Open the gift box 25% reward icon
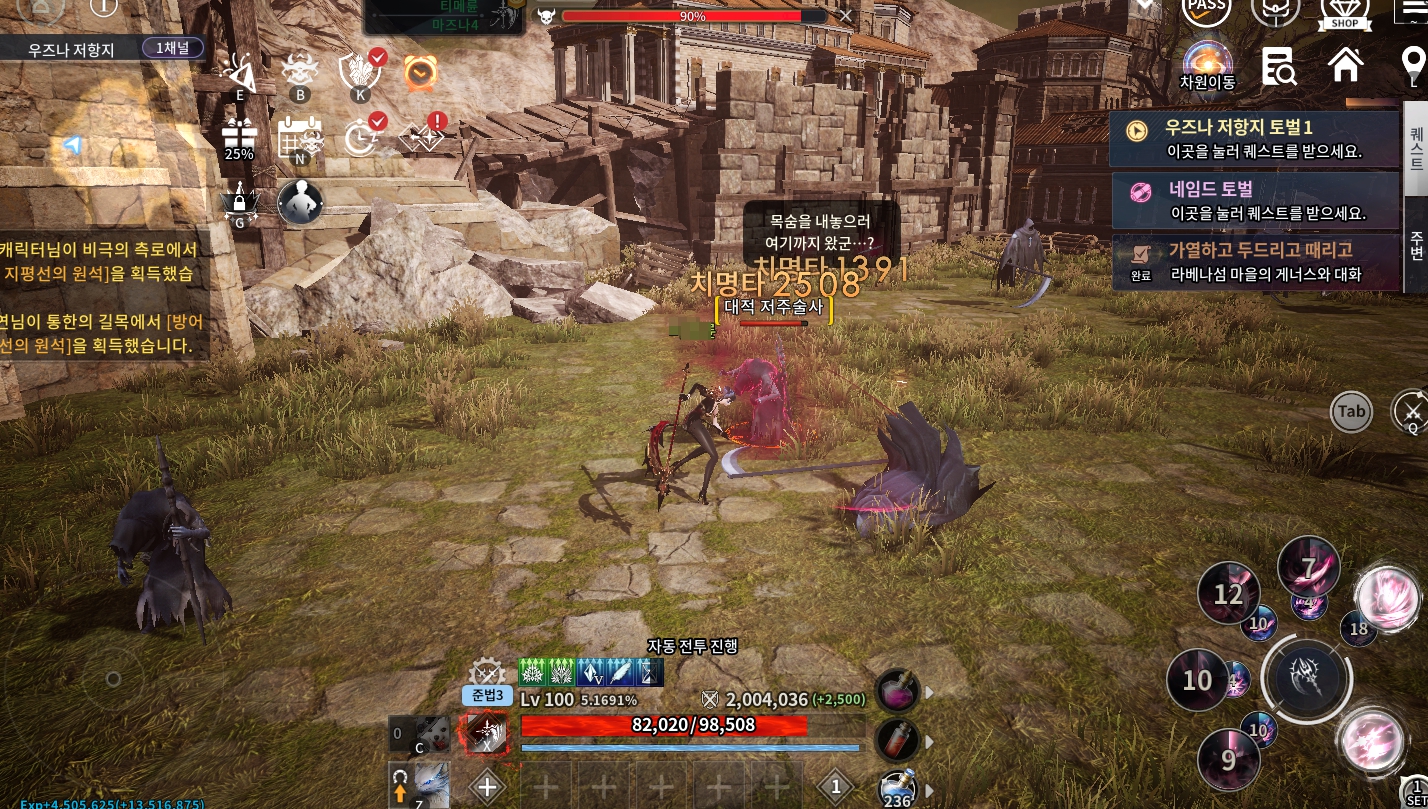This screenshot has width=1428, height=809. coord(239,138)
